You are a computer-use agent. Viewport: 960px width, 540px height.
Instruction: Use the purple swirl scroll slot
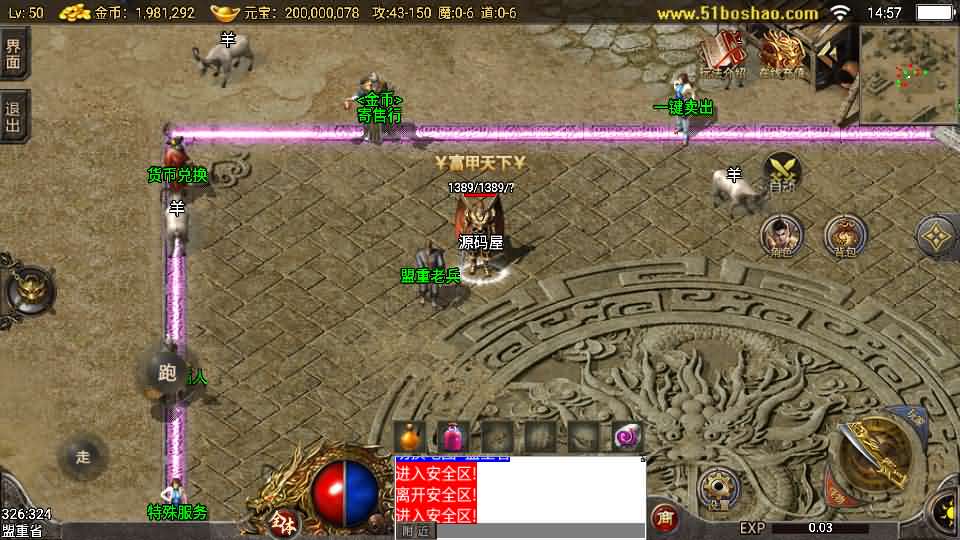pyautogui.click(x=627, y=437)
